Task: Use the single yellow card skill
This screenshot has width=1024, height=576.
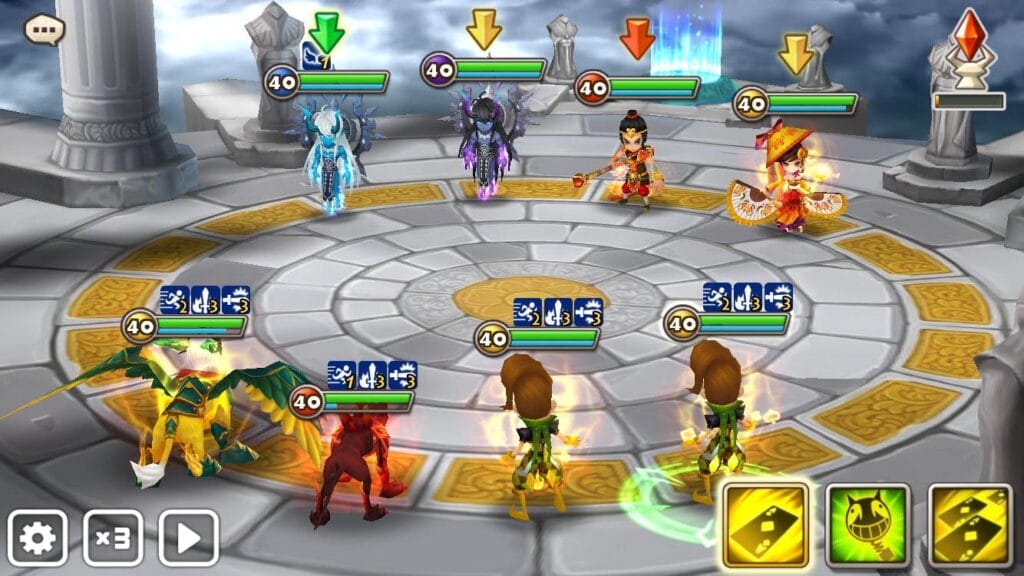Action: (766, 526)
